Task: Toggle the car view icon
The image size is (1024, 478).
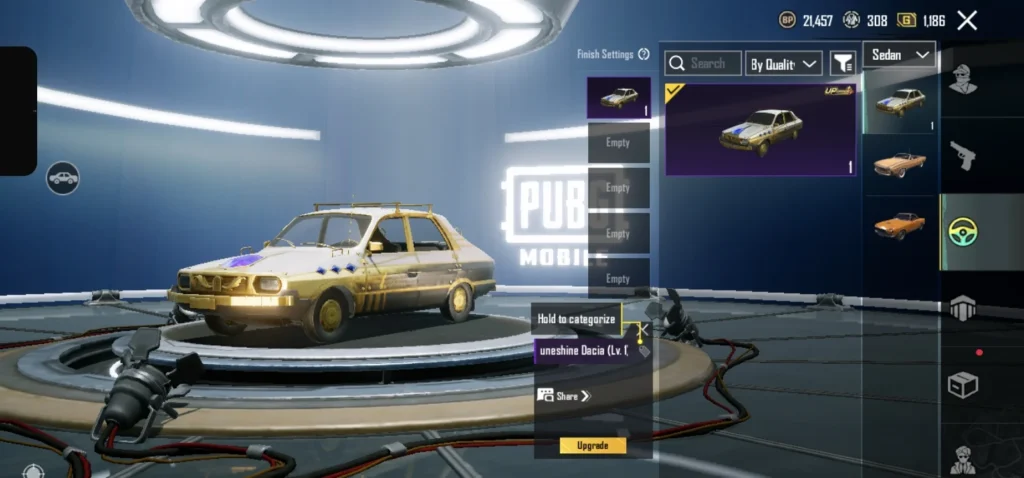Action: [63, 178]
